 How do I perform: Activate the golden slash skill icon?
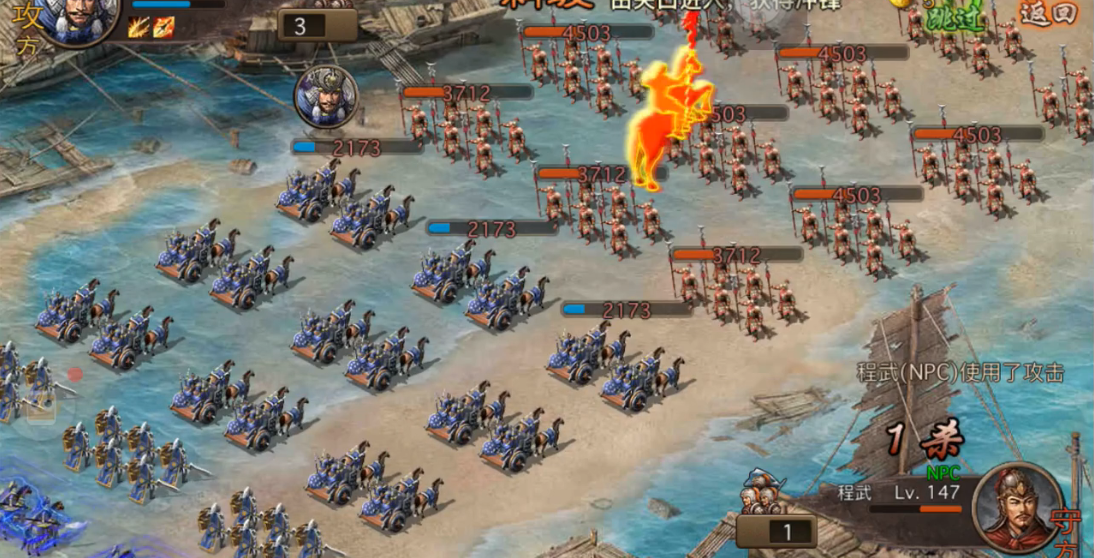pyautogui.click(x=139, y=27)
